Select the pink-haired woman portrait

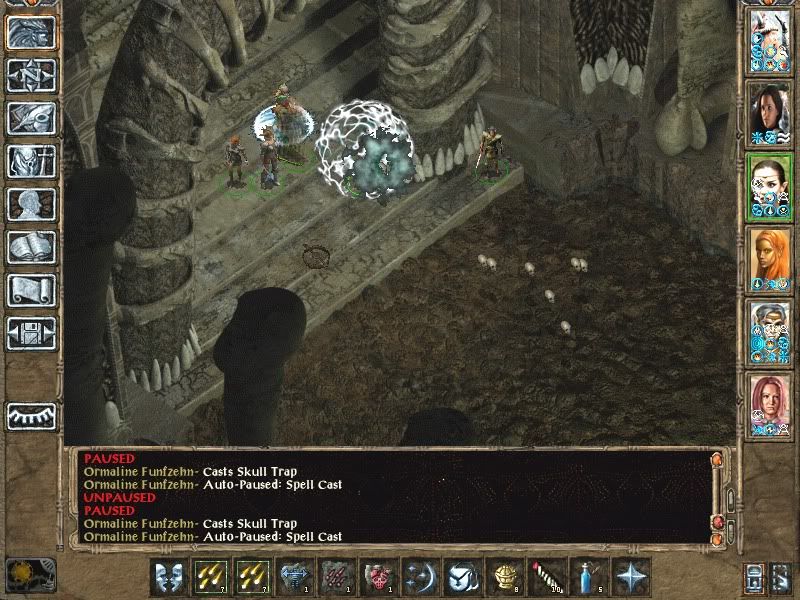point(770,407)
